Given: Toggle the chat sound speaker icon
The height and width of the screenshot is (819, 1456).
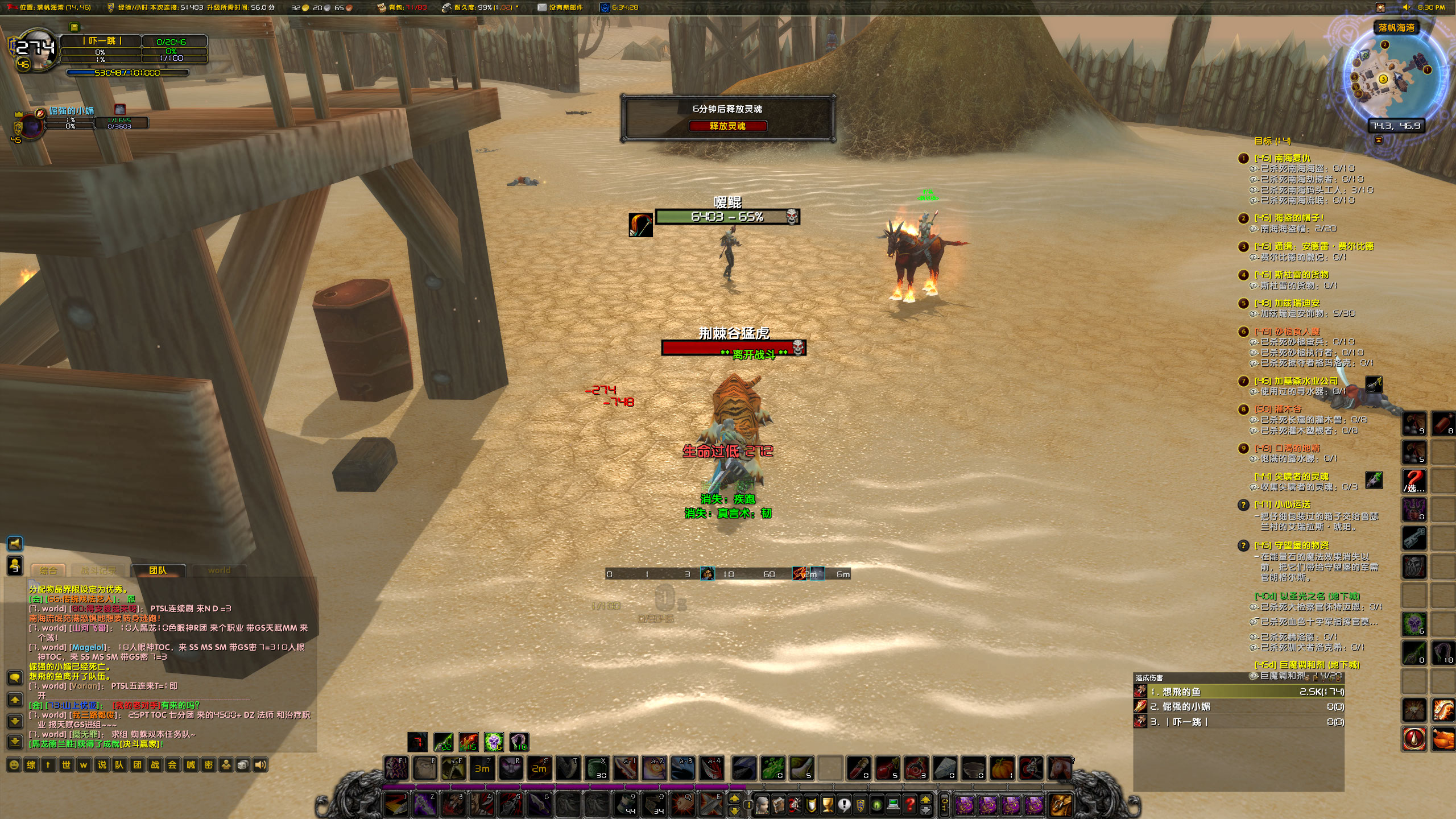Looking at the screenshot, I should point(261,765).
